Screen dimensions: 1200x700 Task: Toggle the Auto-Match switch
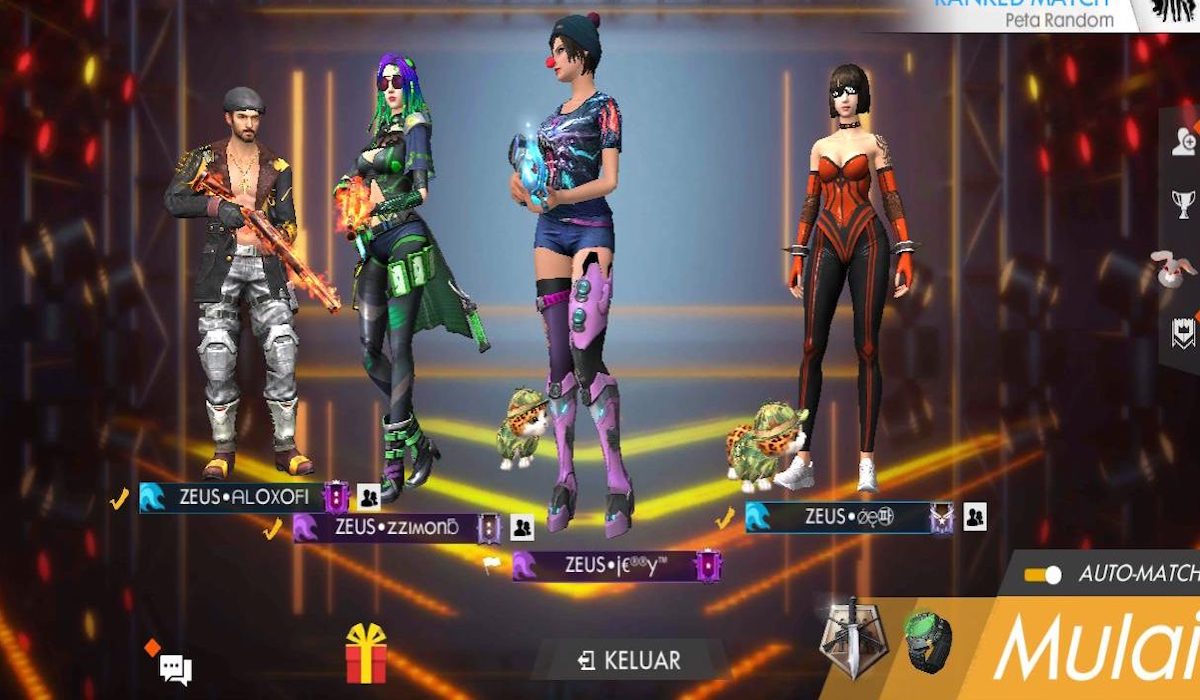1042,575
